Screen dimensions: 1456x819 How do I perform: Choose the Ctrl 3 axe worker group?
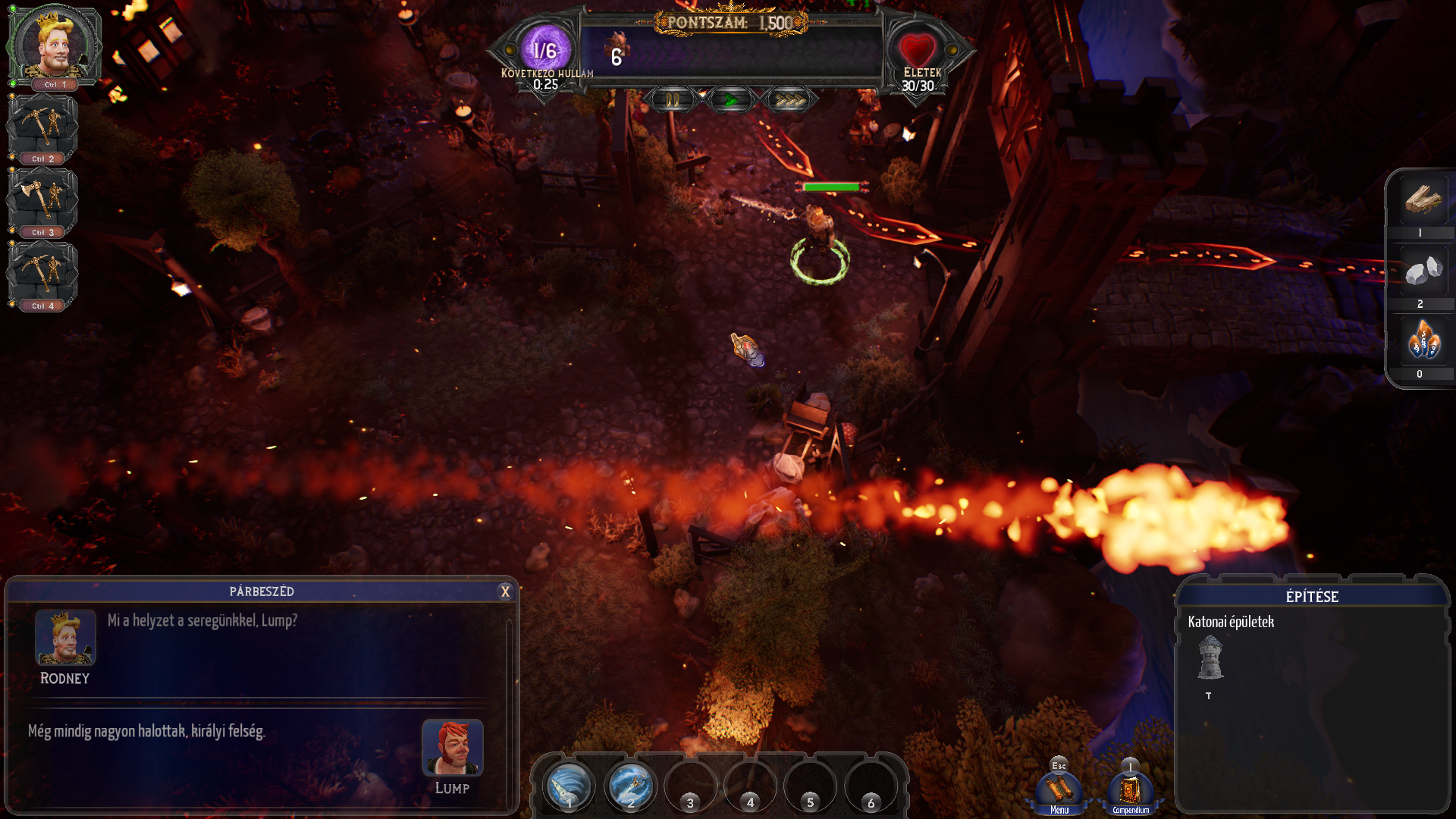(42, 200)
